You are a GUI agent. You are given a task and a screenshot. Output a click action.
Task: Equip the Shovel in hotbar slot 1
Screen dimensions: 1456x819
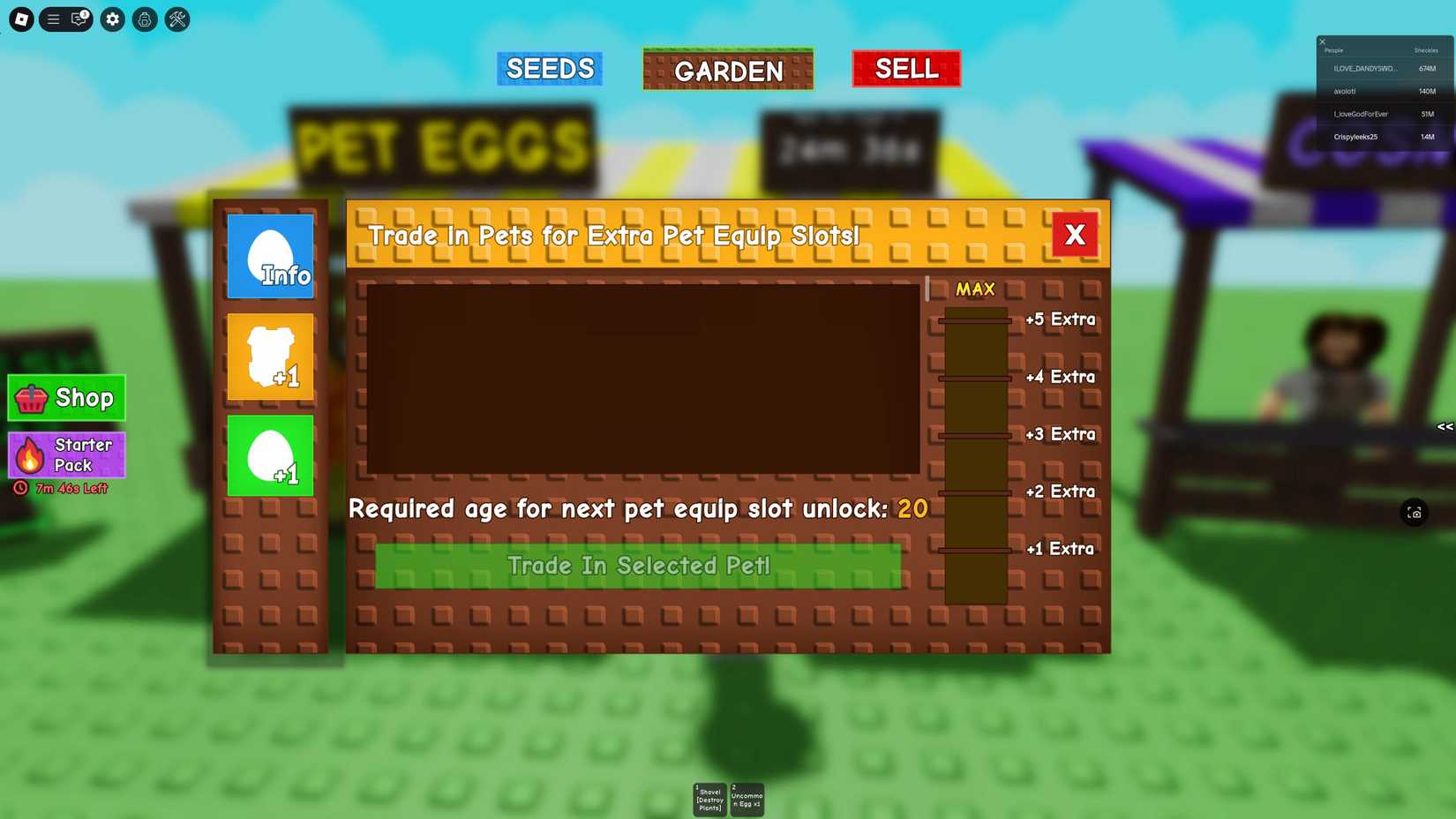[709, 799]
